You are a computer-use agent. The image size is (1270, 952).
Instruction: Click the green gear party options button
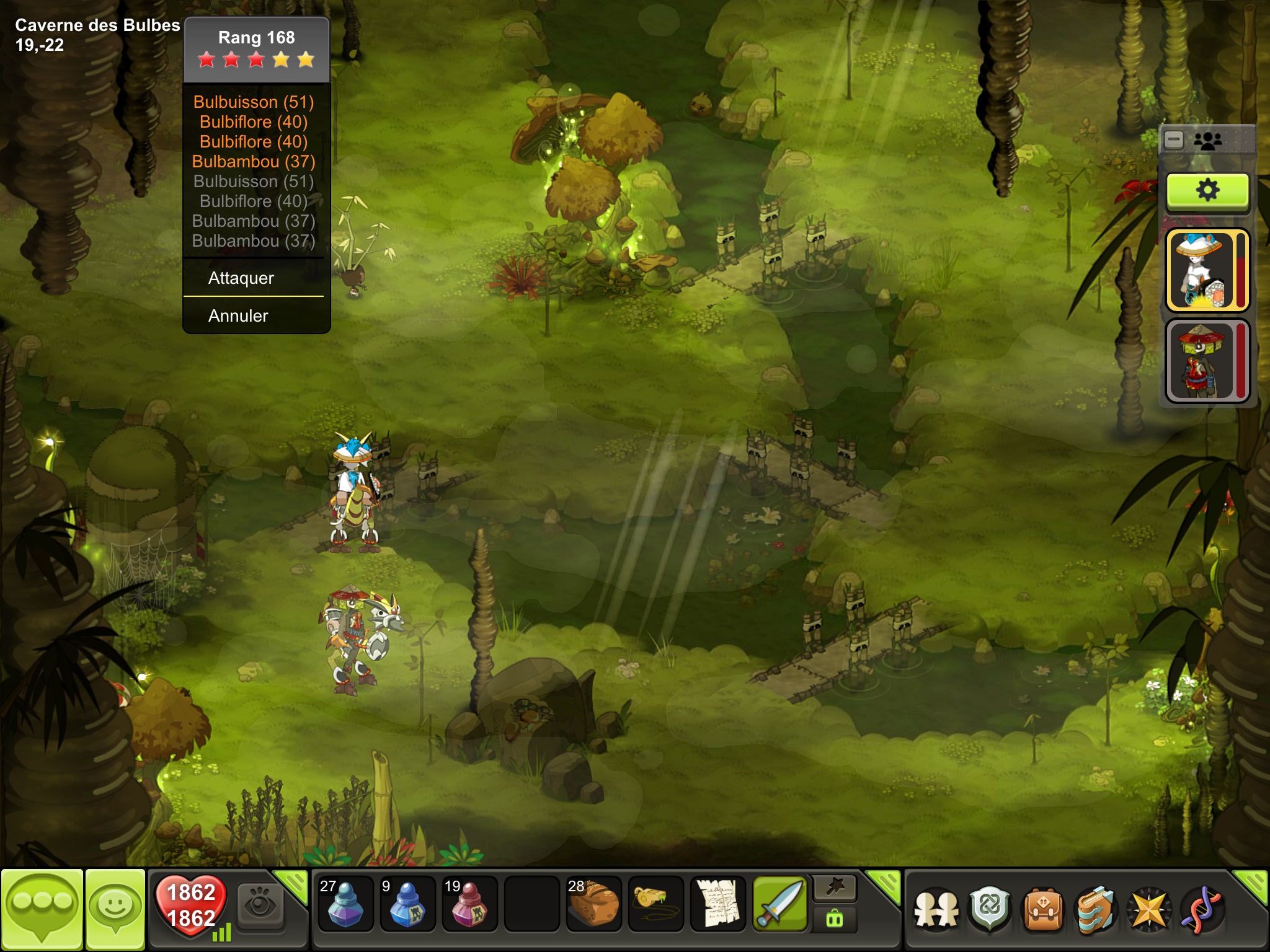[1207, 190]
